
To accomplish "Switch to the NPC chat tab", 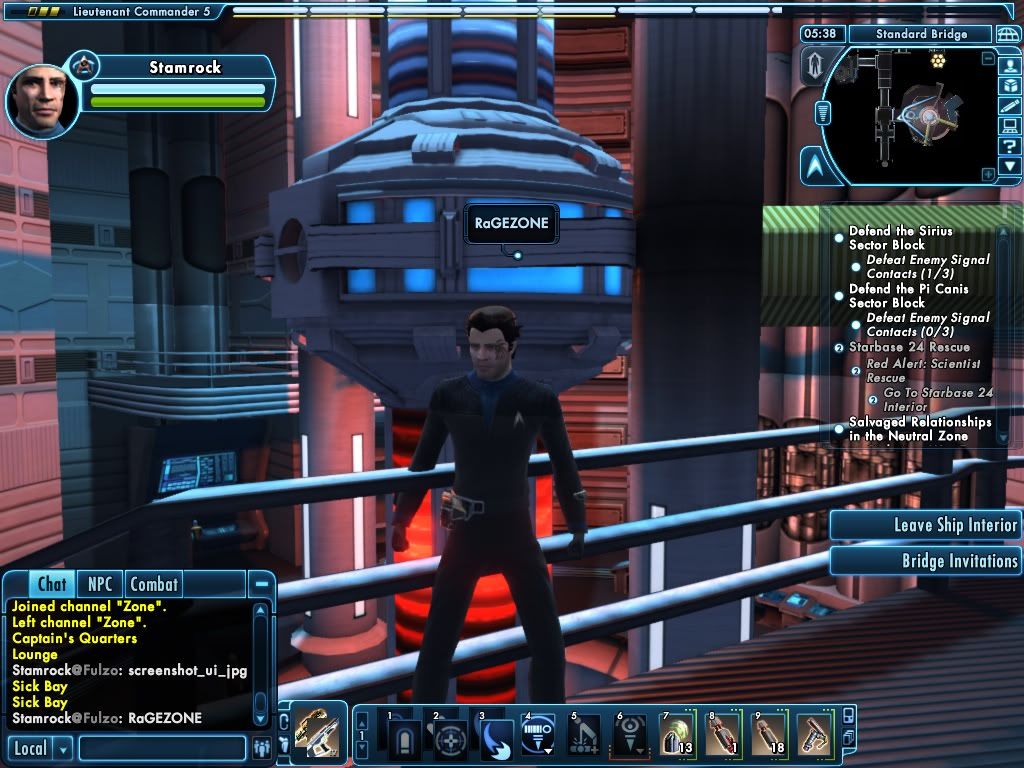I will [100, 584].
